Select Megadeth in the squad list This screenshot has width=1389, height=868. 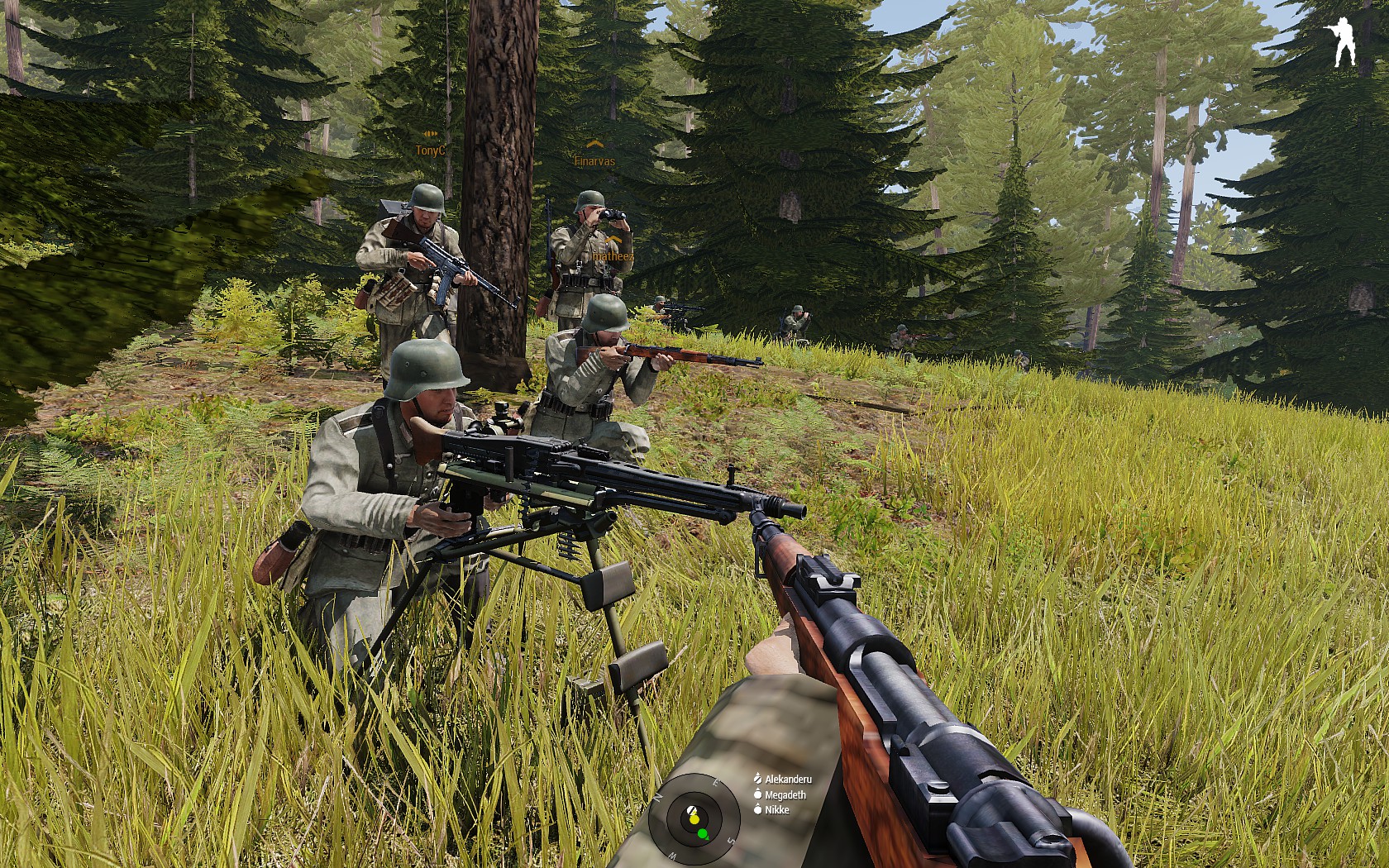tap(785, 794)
